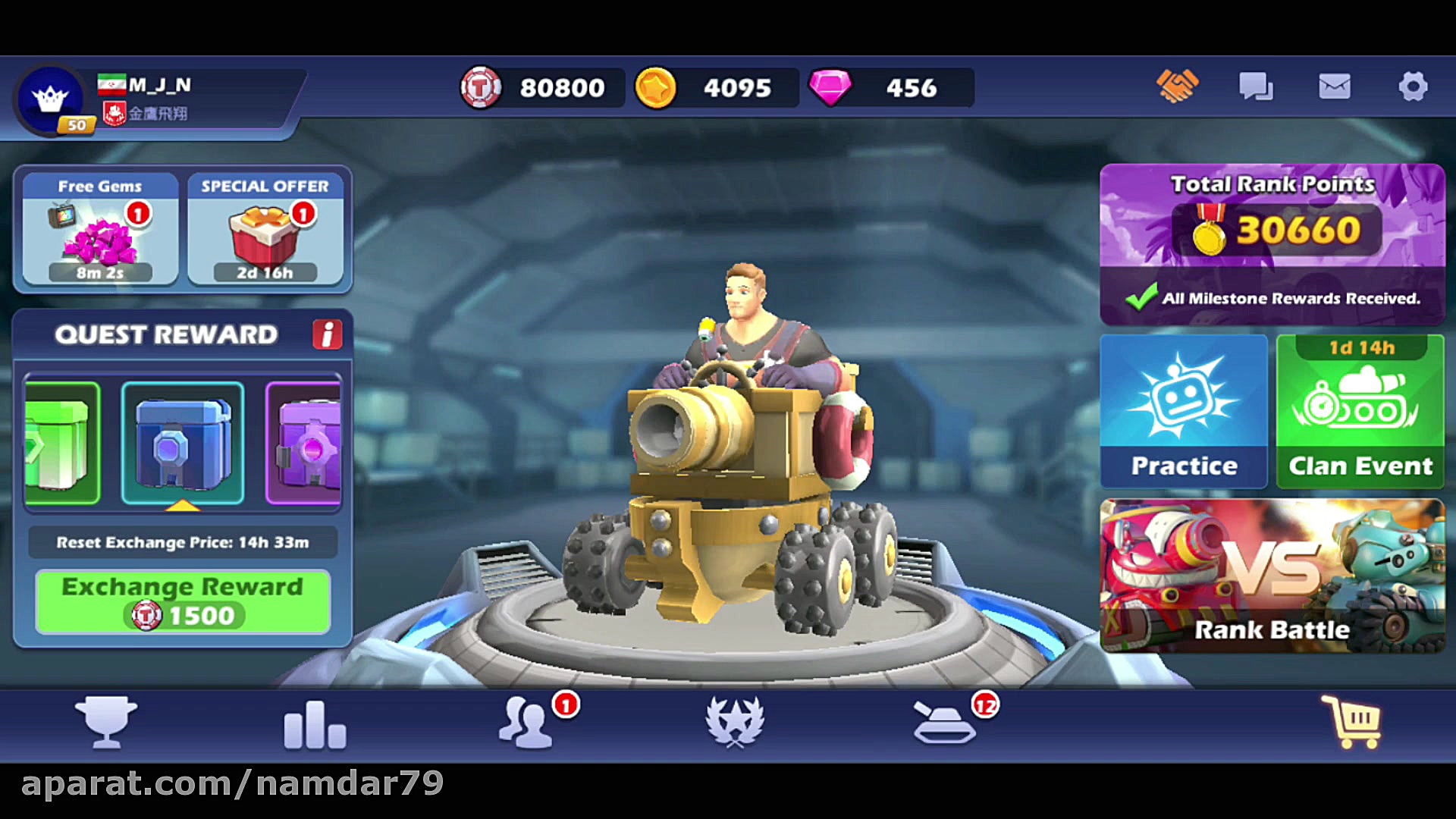Open the Special Offer chest
The image size is (1456, 819).
click(x=267, y=231)
